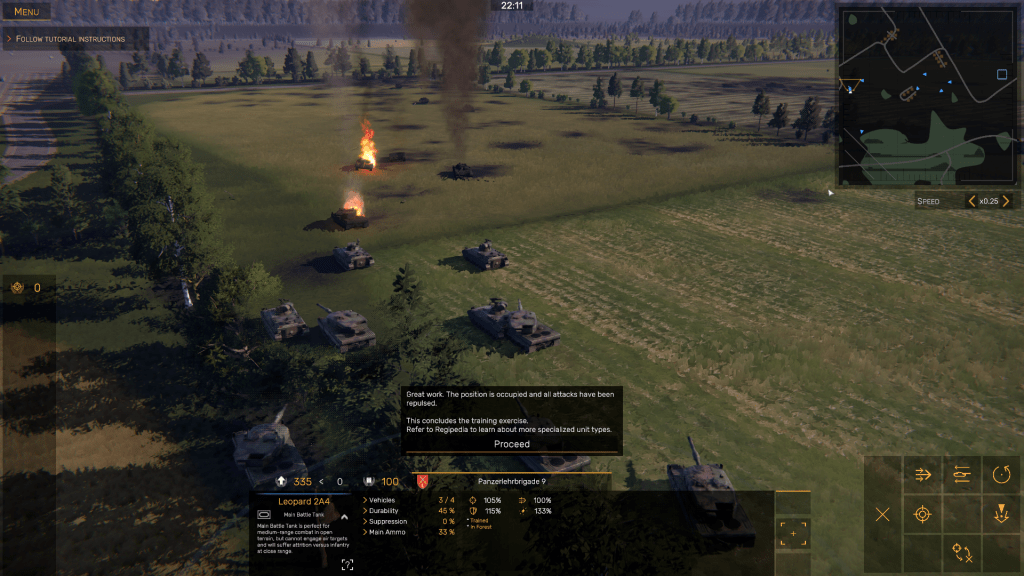Collapse the Leopard 2A4 description panel

(344, 517)
